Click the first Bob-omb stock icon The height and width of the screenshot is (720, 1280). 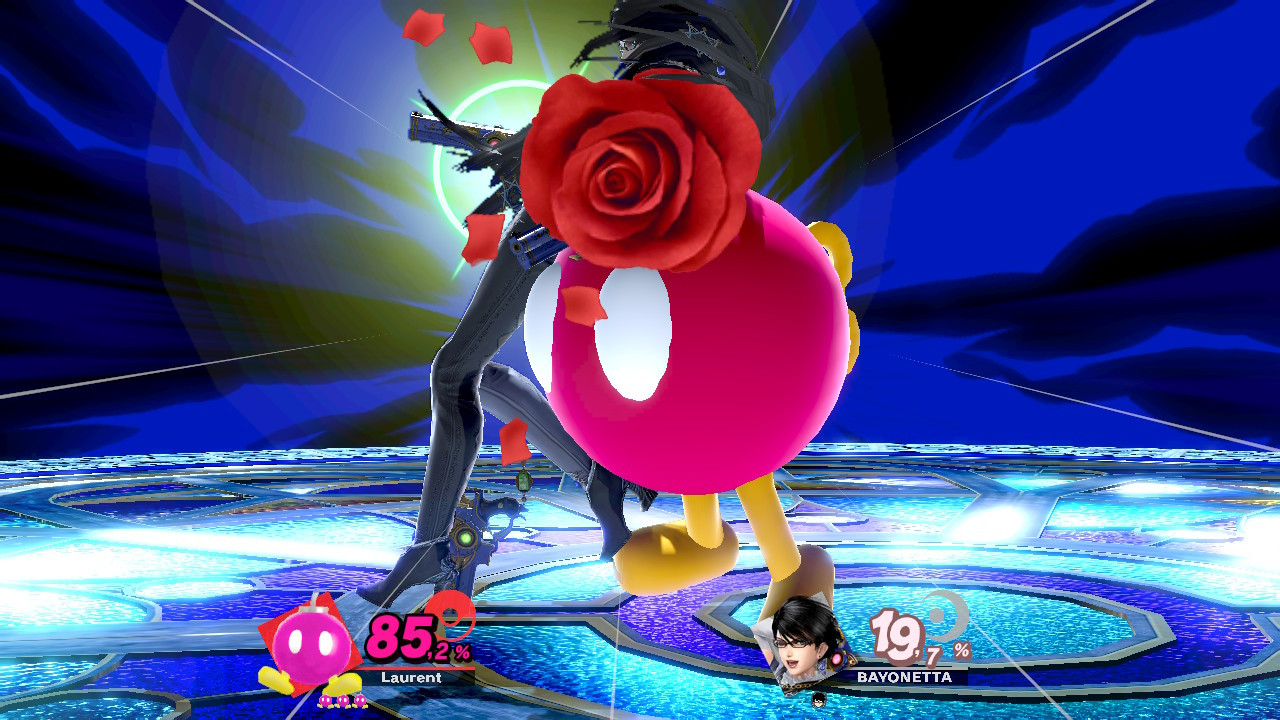pos(326,701)
